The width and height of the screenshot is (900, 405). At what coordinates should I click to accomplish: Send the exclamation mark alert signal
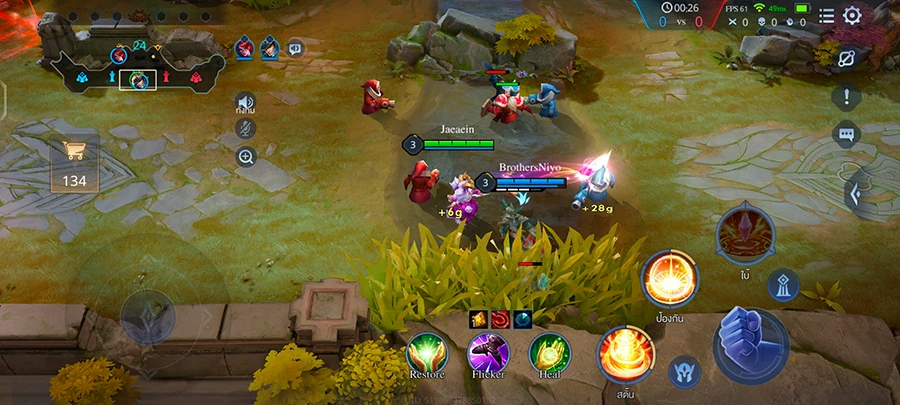point(846,97)
